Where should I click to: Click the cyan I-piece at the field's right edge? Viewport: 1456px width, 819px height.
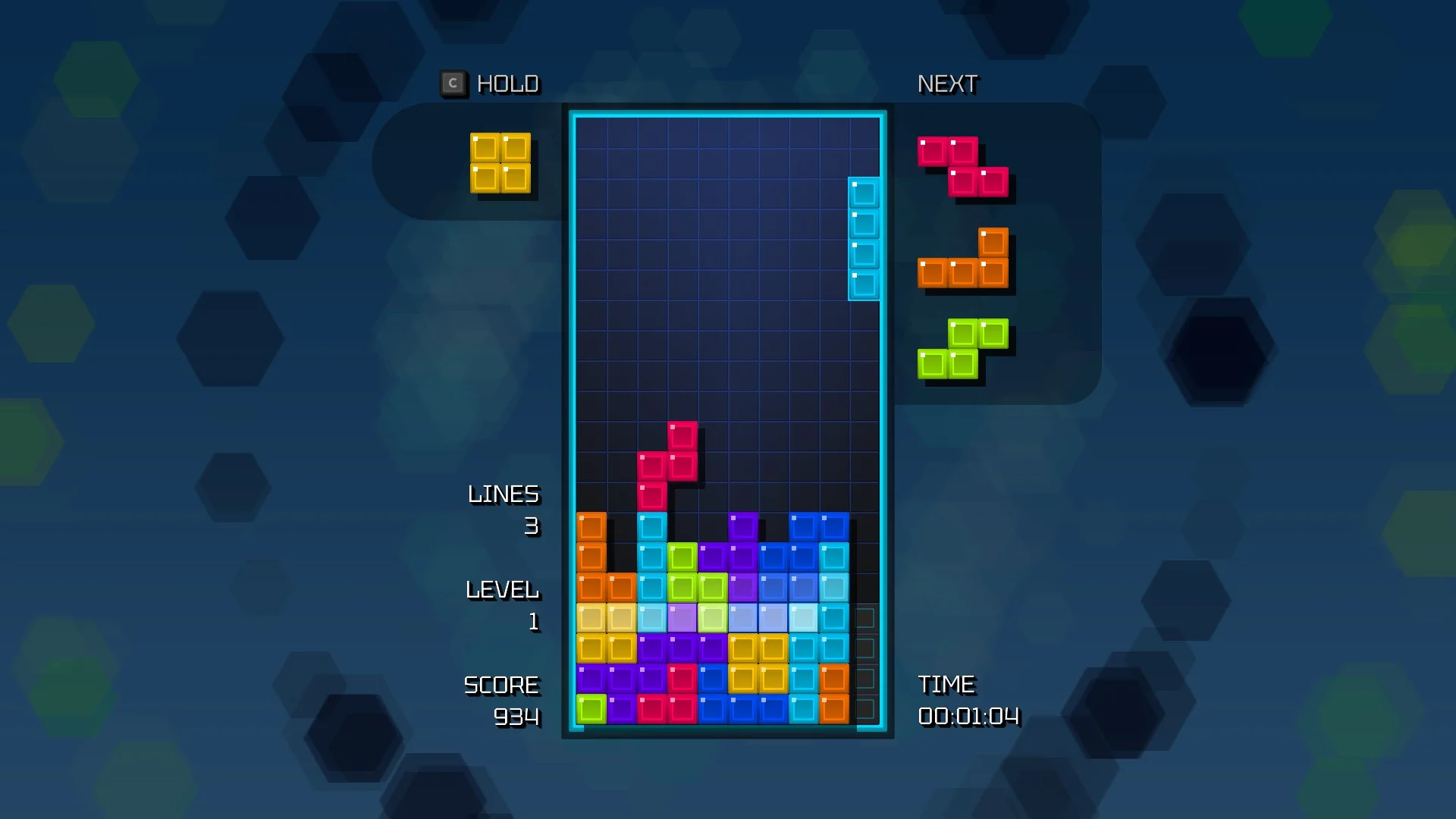click(864, 235)
